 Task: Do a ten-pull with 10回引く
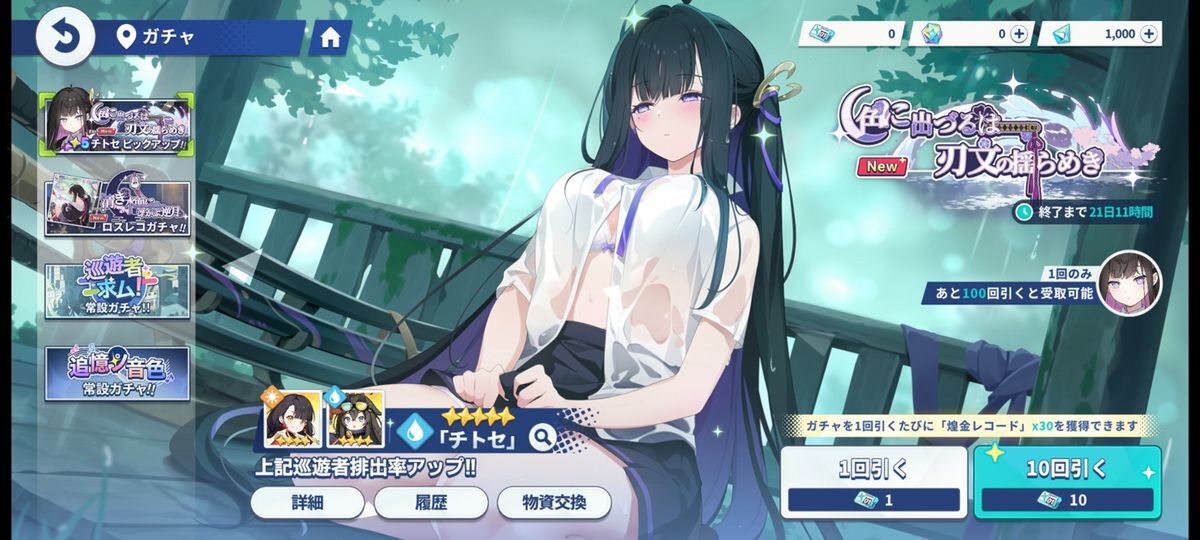click(x=1067, y=482)
